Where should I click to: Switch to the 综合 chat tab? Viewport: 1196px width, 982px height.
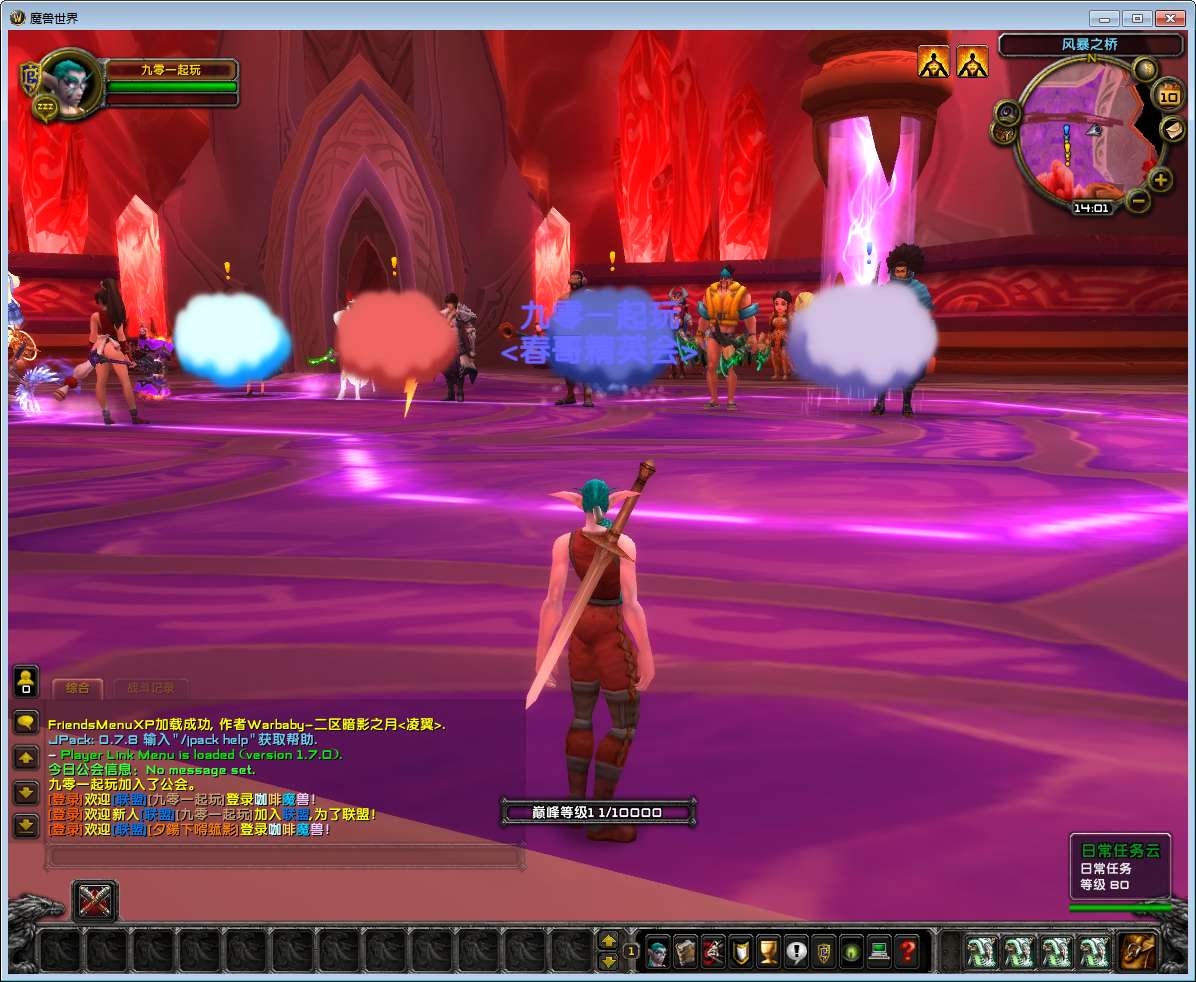(x=77, y=688)
